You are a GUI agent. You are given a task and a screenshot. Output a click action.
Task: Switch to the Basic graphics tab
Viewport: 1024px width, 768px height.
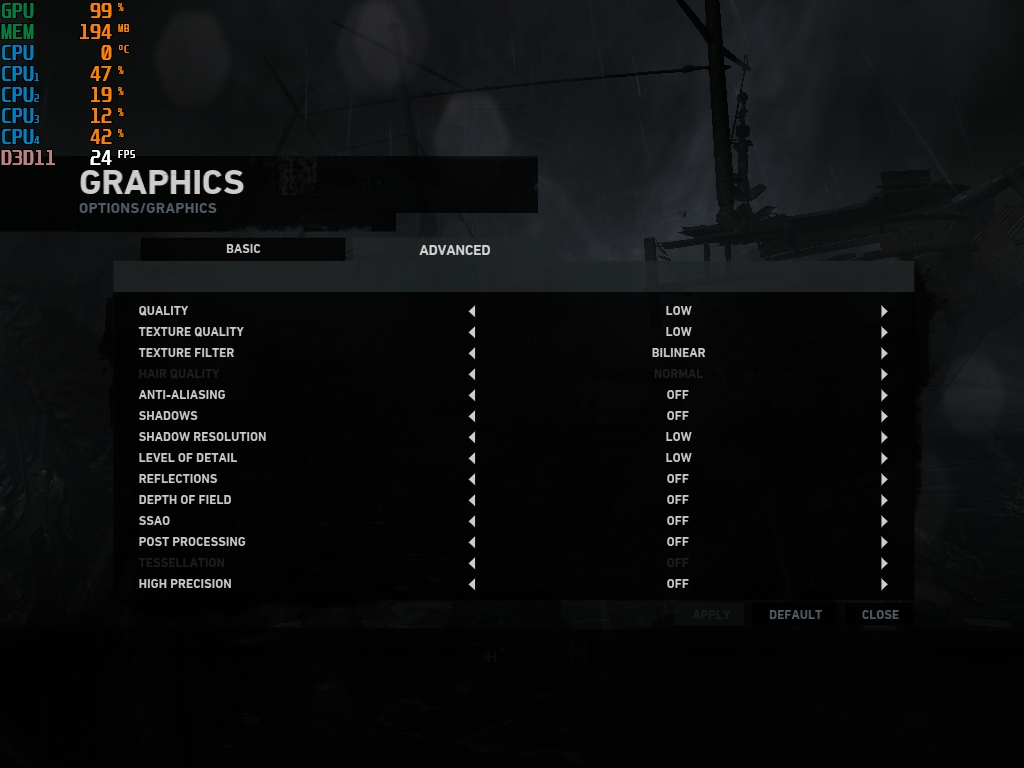[x=243, y=249]
